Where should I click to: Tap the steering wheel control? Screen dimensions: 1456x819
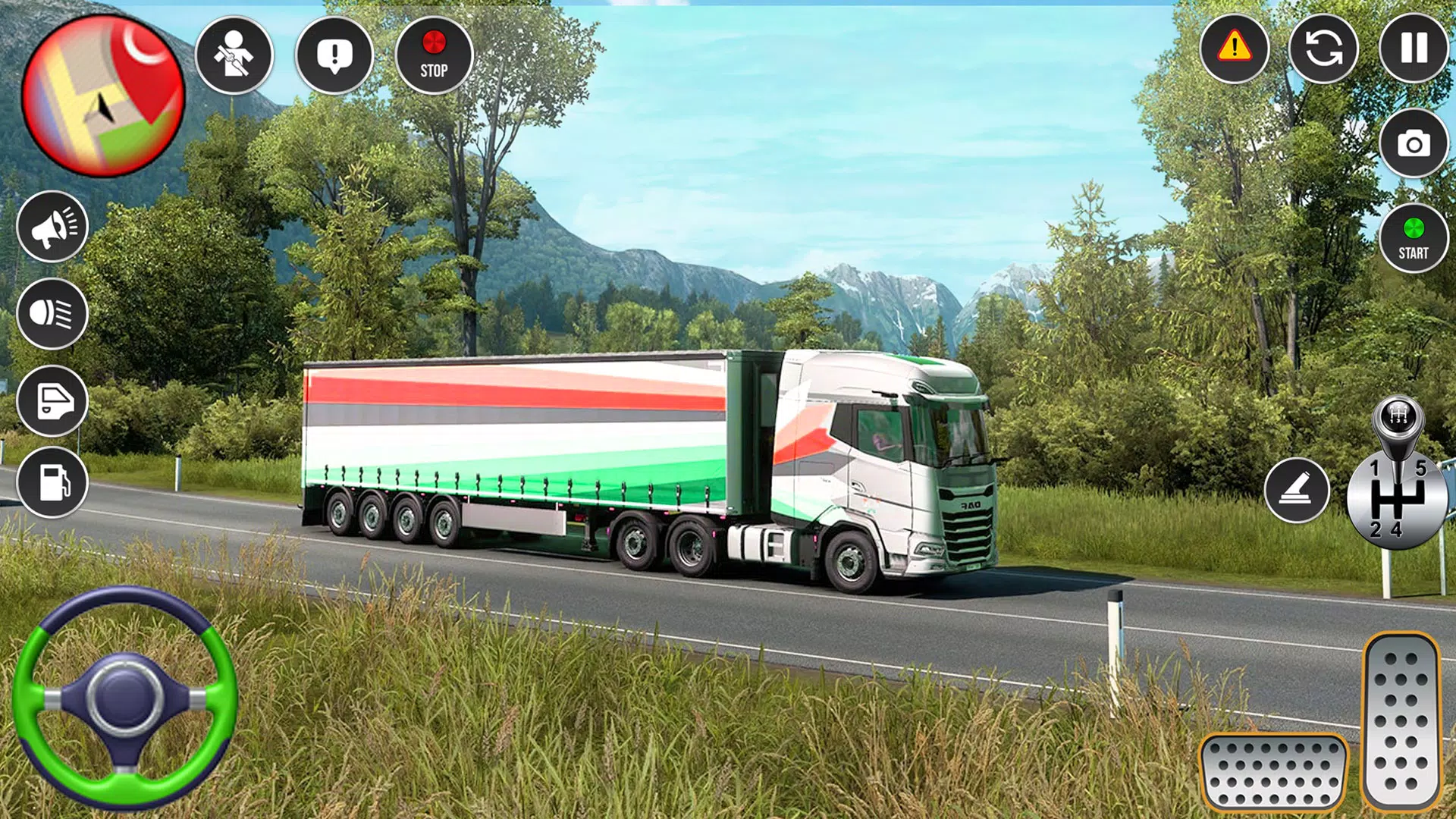pos(125,698)
